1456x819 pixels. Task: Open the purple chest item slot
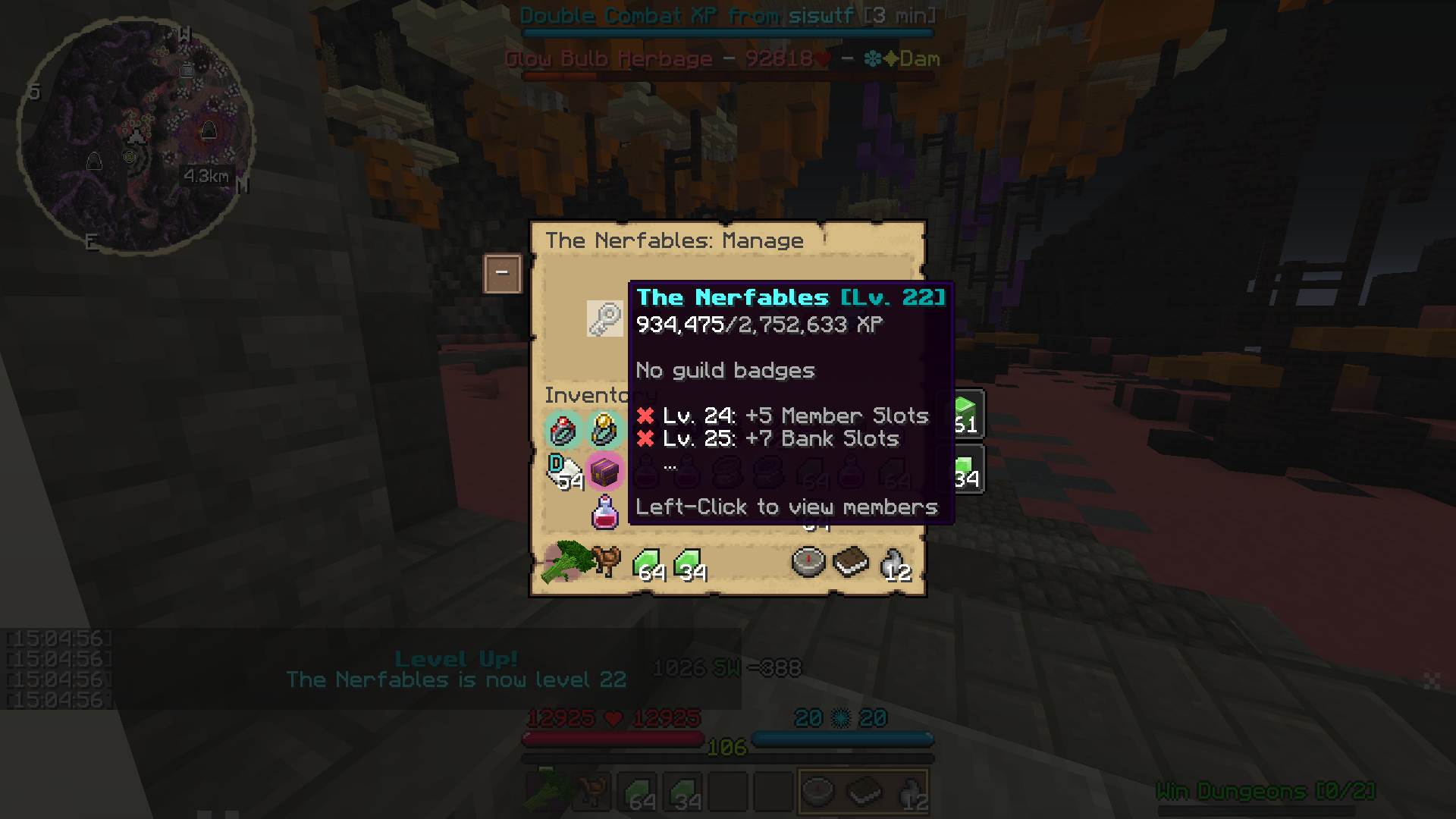604,471
